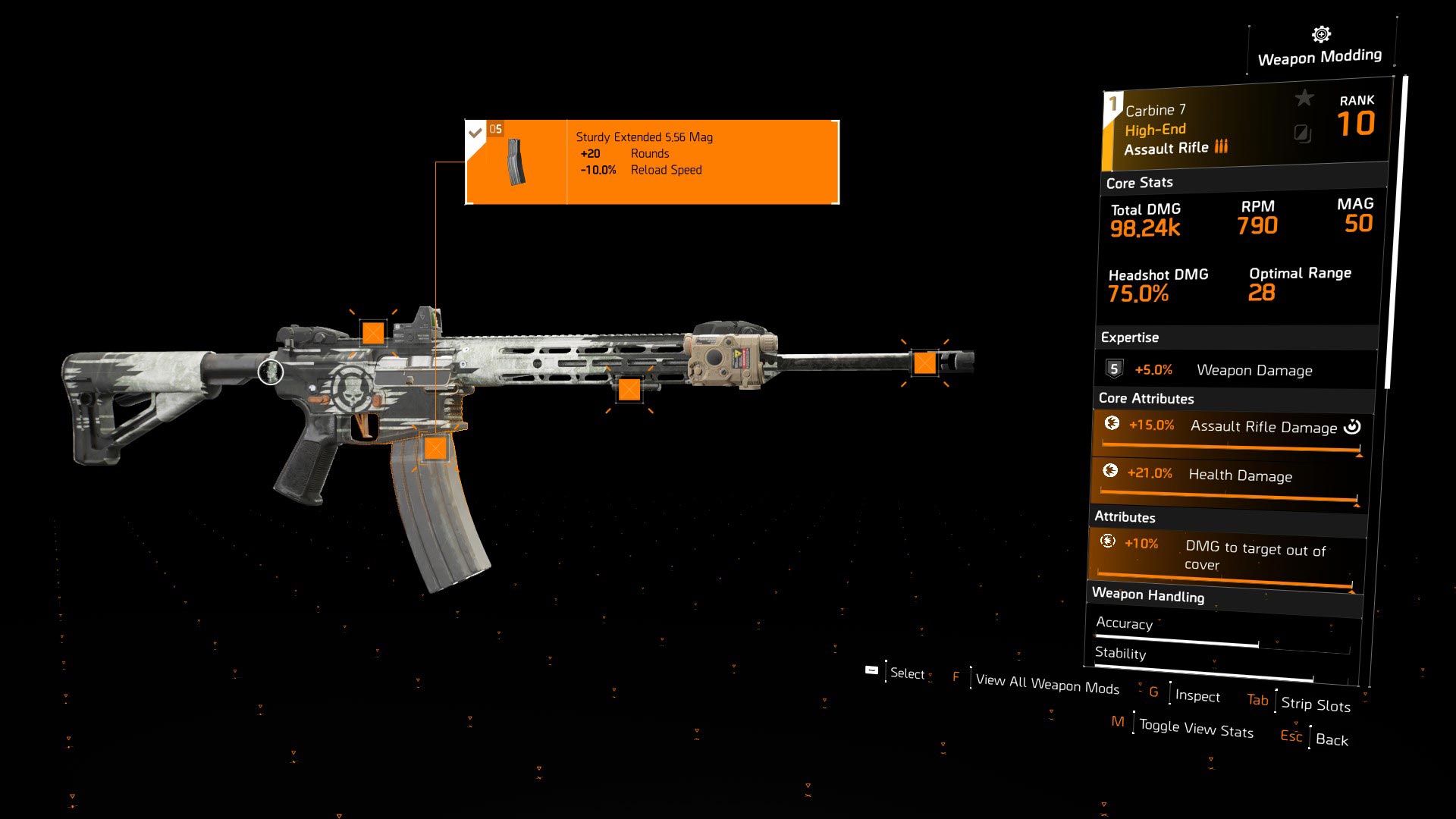Image resolution: width=1456 pixels, height=819 pixels.
Task: Click the recalibration icon beside Assault Rifle Damage
Action: coord(1353,426)
